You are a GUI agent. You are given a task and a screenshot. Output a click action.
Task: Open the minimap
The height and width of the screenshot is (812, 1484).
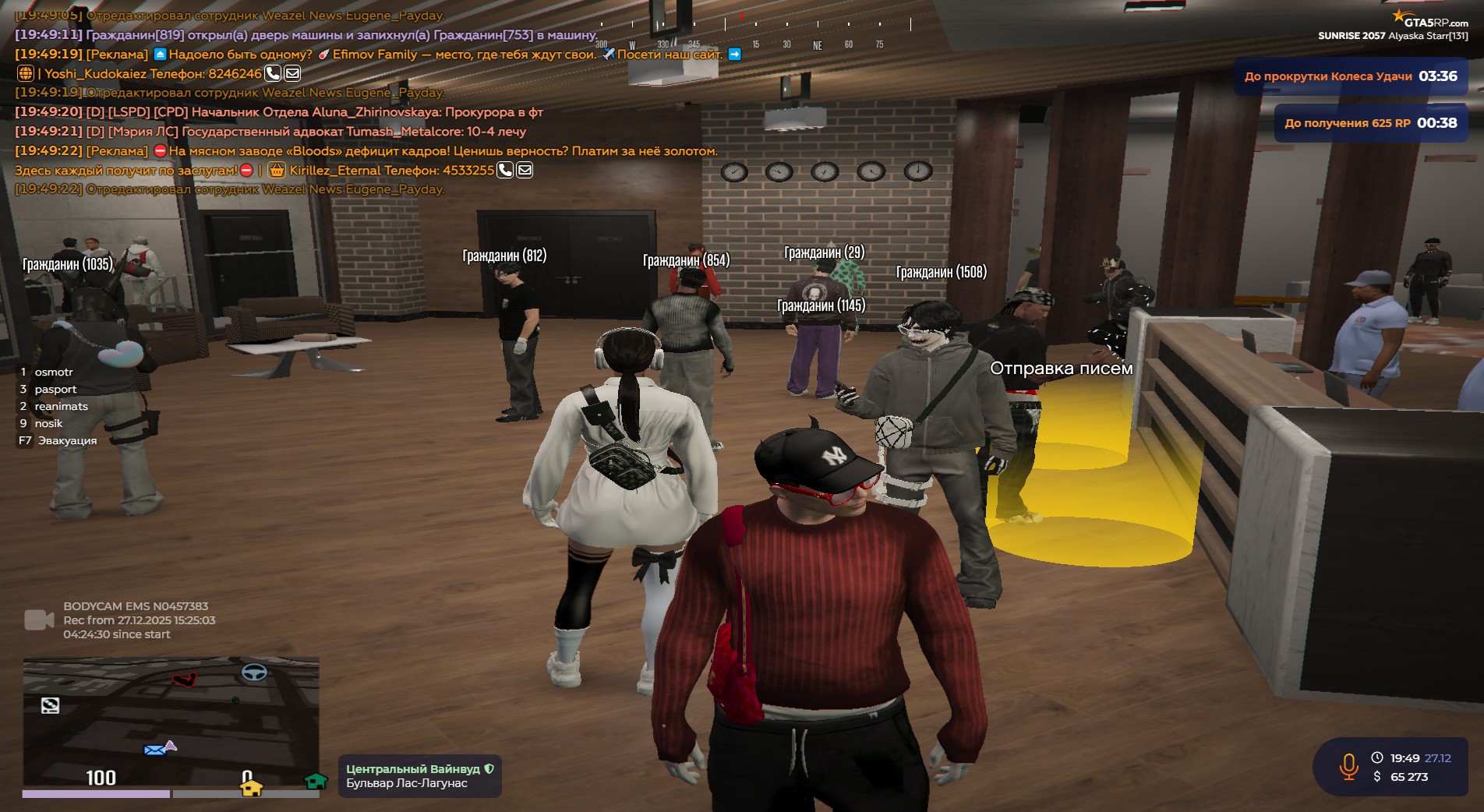(171, 721)
